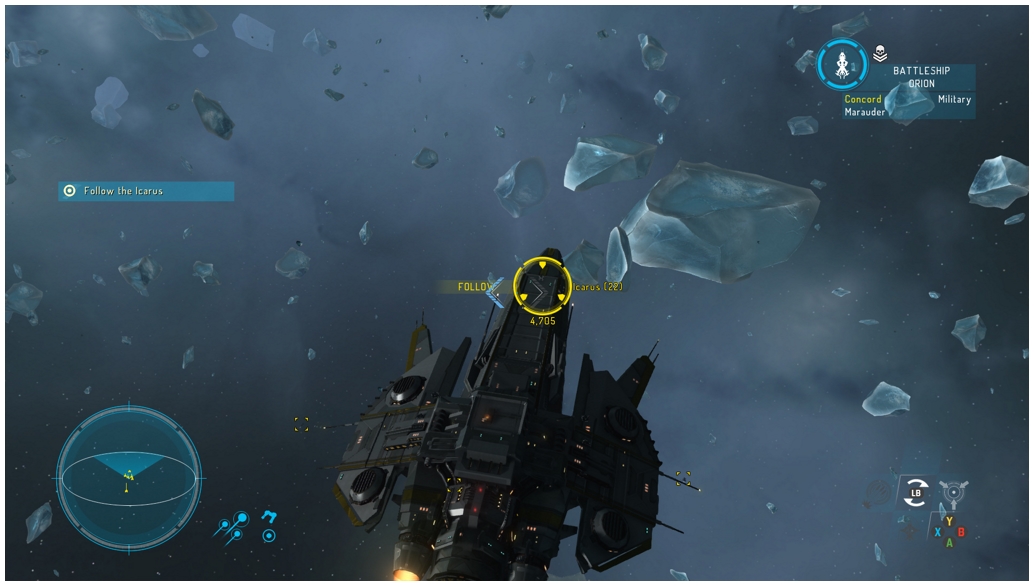Click the spherical radar minimap
The image size is (1034, 586).
click(x=129, y=478)
